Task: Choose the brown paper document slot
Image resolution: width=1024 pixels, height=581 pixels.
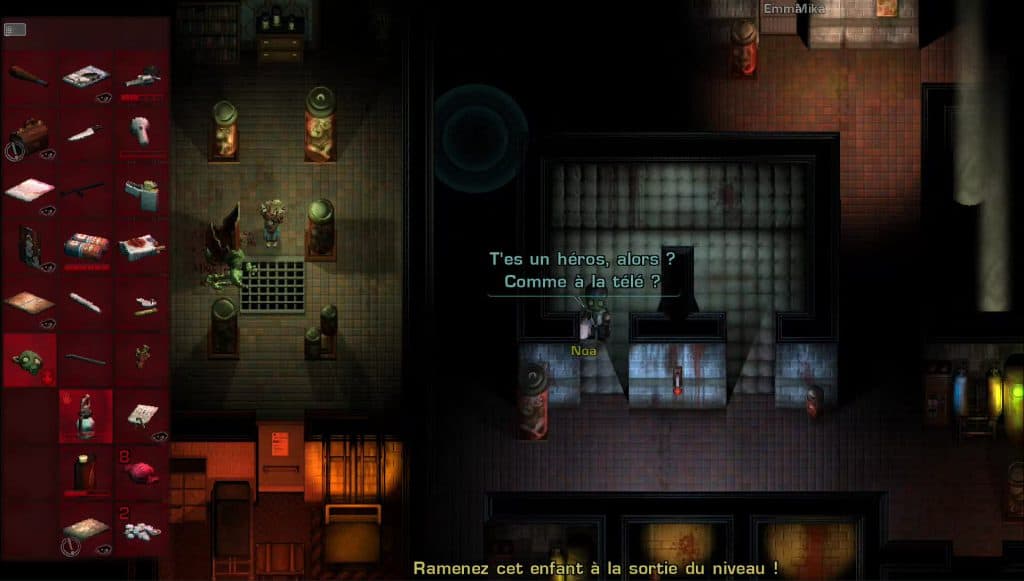Action: [x=28, y=302]
